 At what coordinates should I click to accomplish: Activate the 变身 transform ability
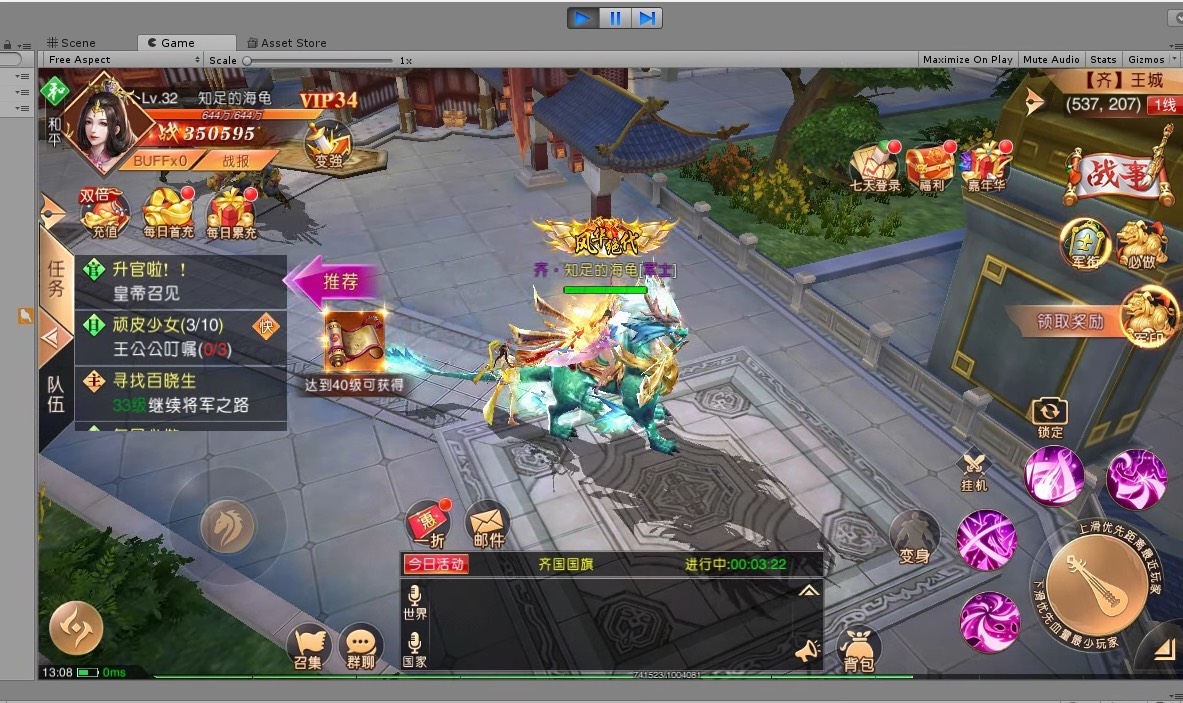click(914, 536)
